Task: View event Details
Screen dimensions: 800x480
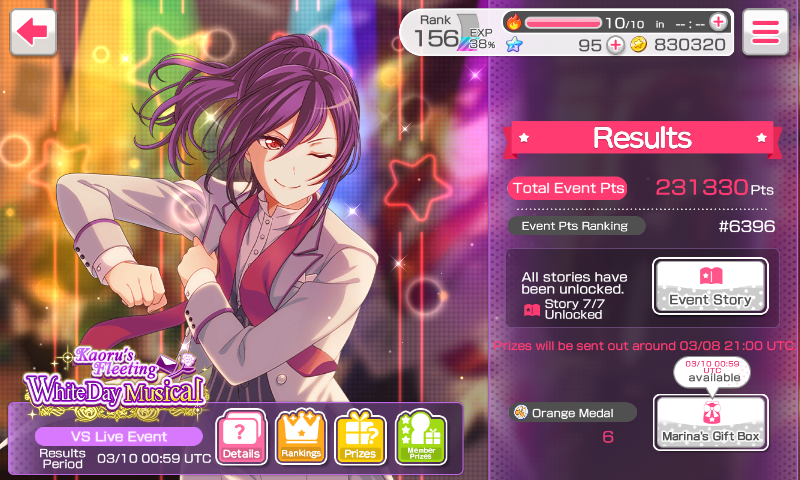Action: [x=241, y=439]
